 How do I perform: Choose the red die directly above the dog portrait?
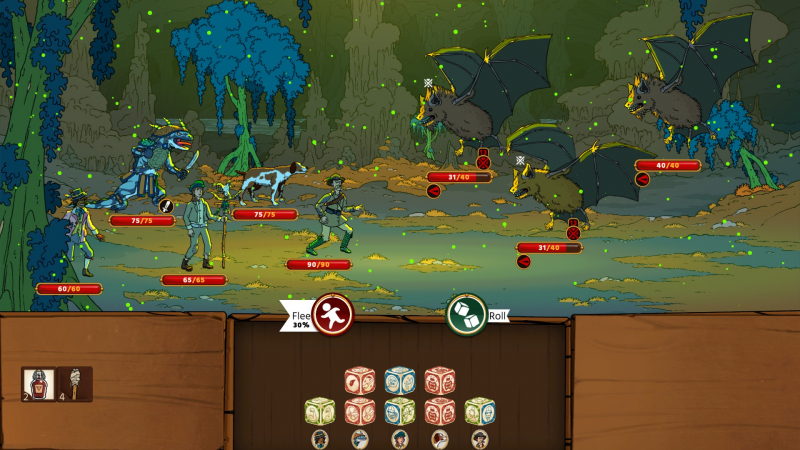tap(440, 411)
